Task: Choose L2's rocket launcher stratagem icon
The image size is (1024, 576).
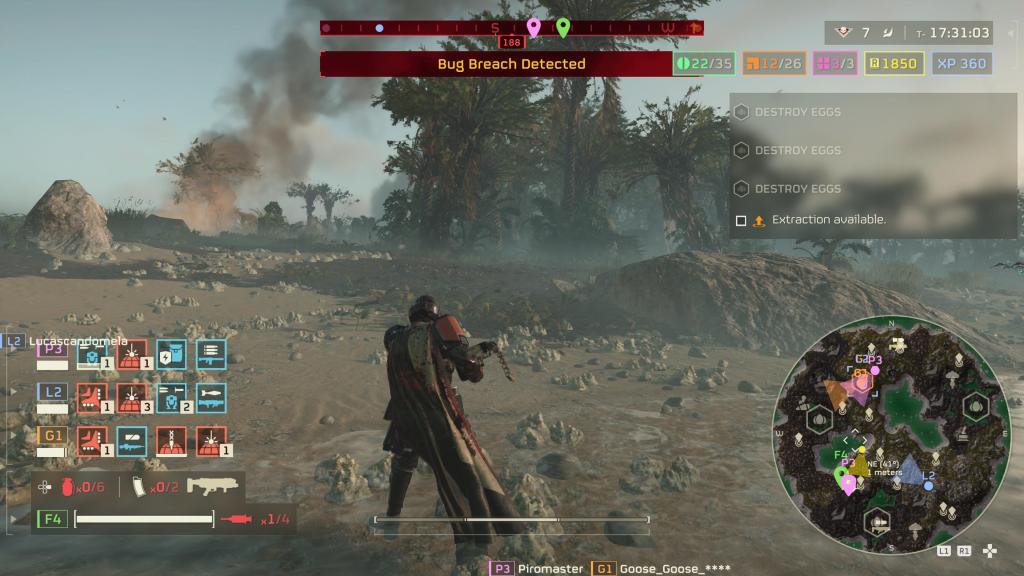Action: (211, 398)
